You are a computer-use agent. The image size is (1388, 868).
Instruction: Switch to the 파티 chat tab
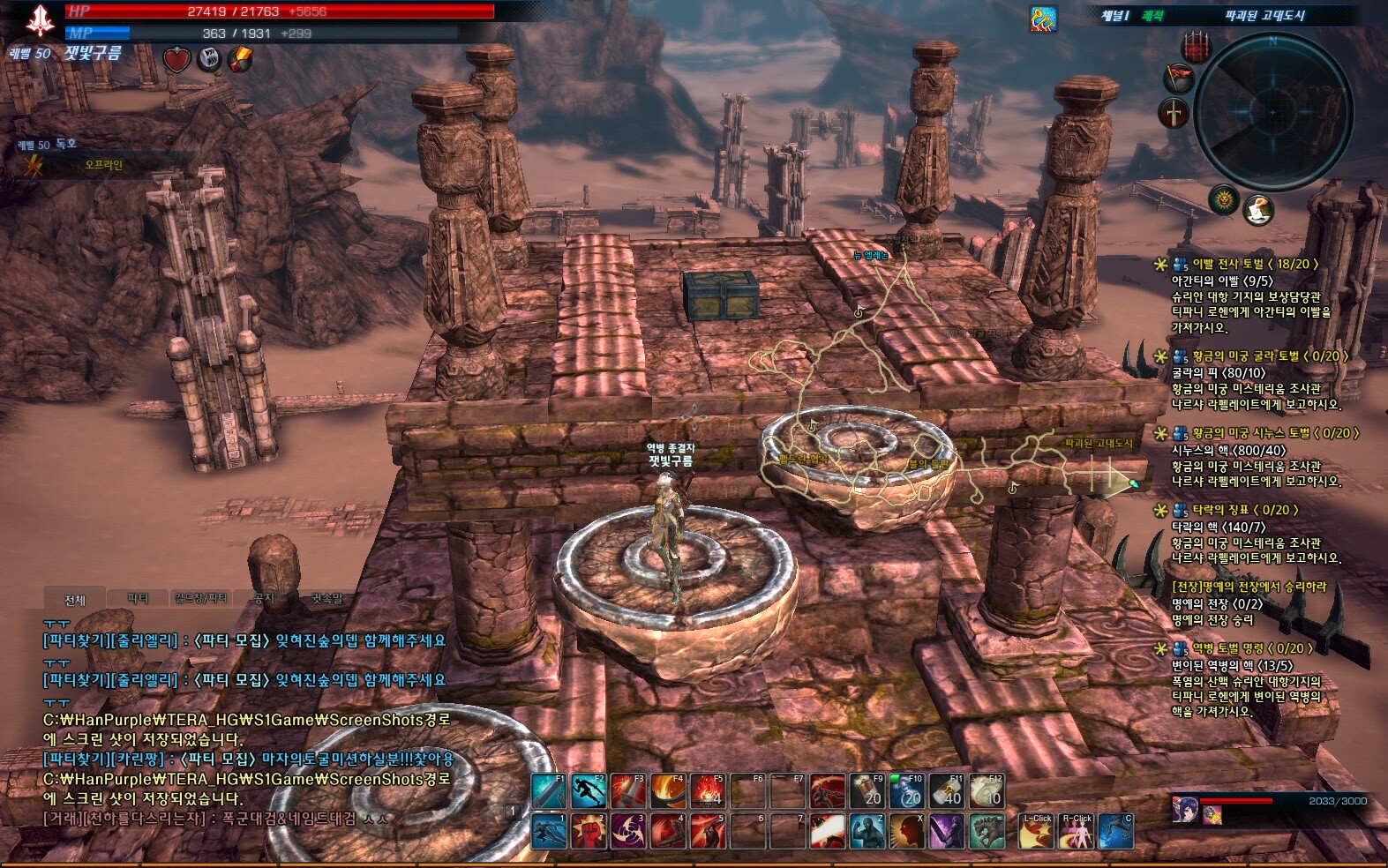coord(138,598)
